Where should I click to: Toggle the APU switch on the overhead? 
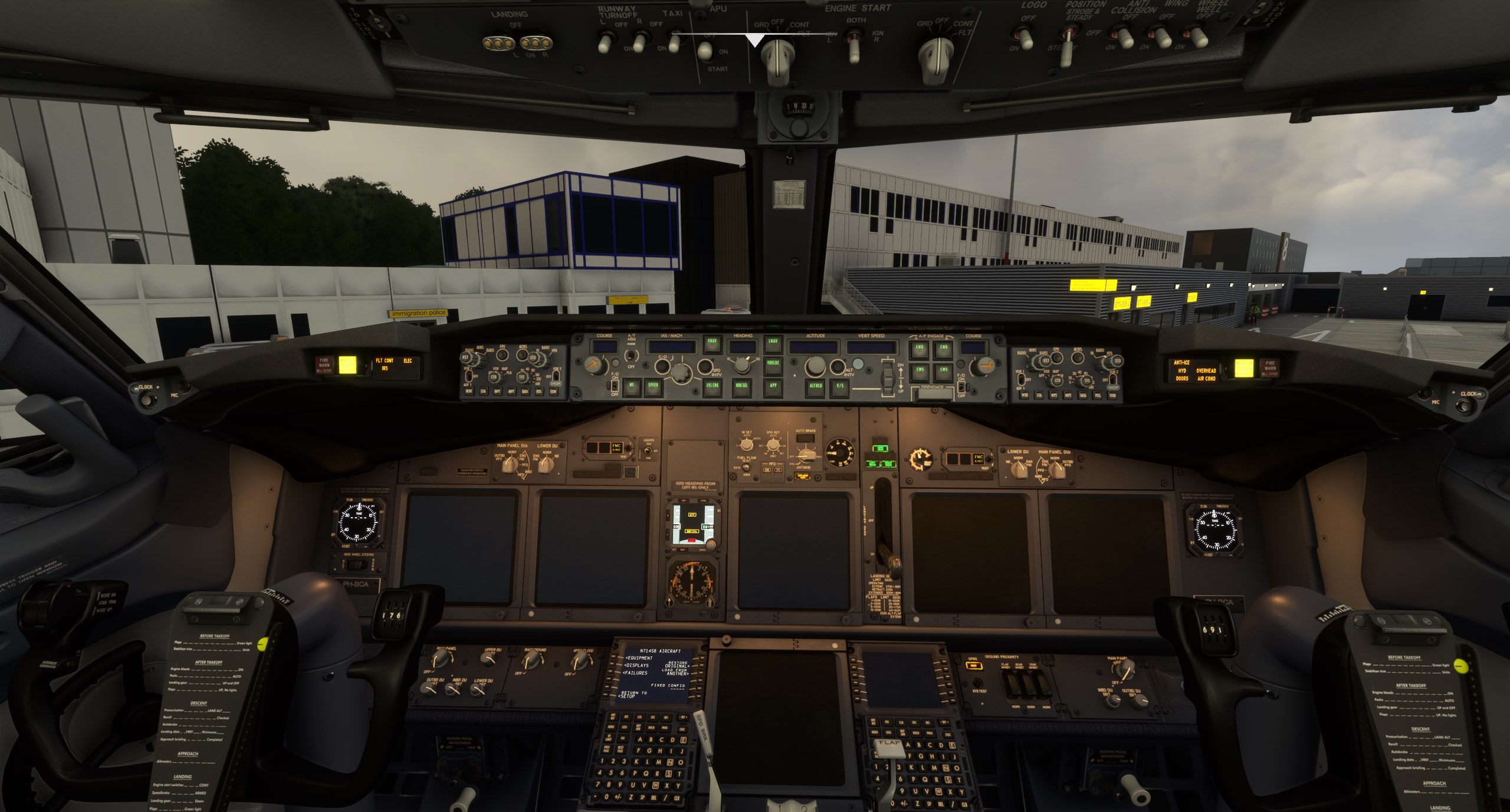(x=704, y=52)
